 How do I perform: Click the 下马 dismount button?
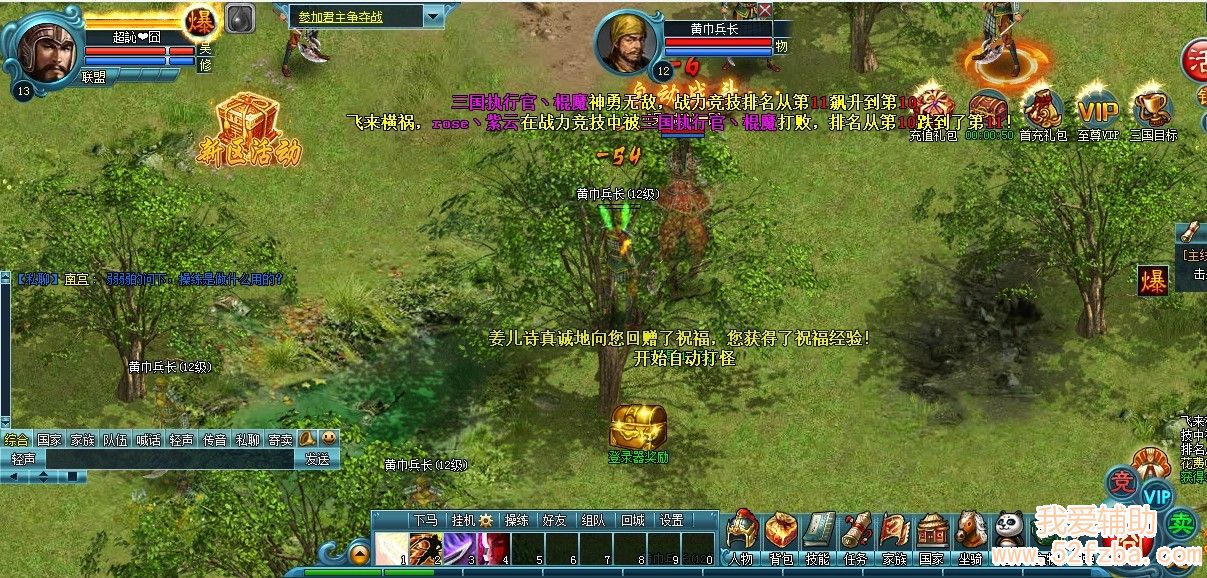[424, 520]
